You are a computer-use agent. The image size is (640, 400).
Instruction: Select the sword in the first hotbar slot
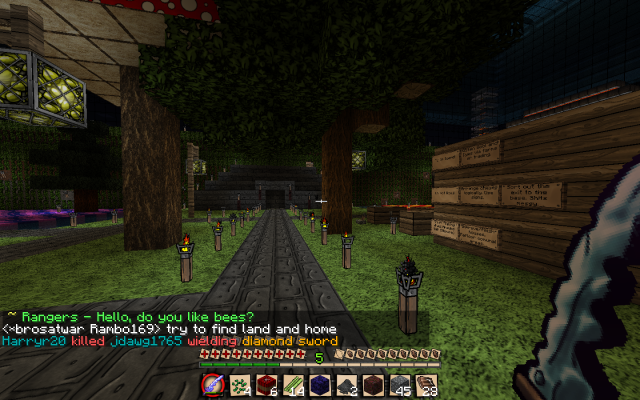coord(212,384)
